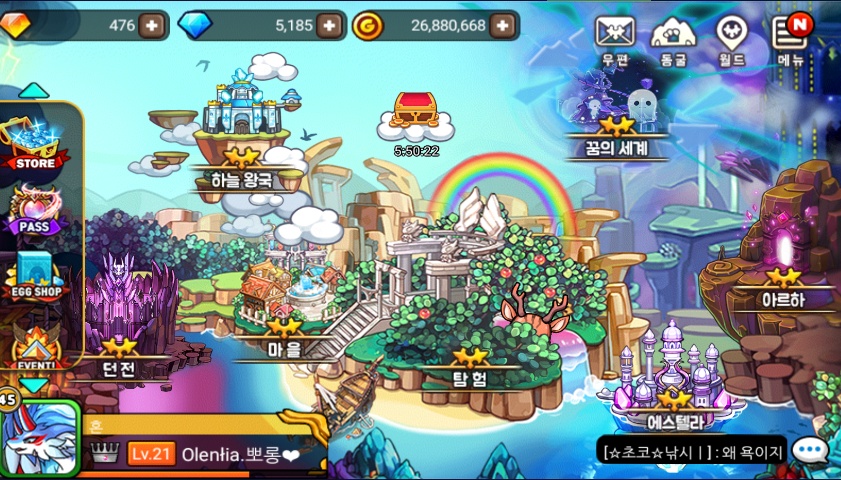The height and width of the screenshot is (480, 841).
Task: Enter the 꿈의 세계 dream world
Action: point(616,118)
